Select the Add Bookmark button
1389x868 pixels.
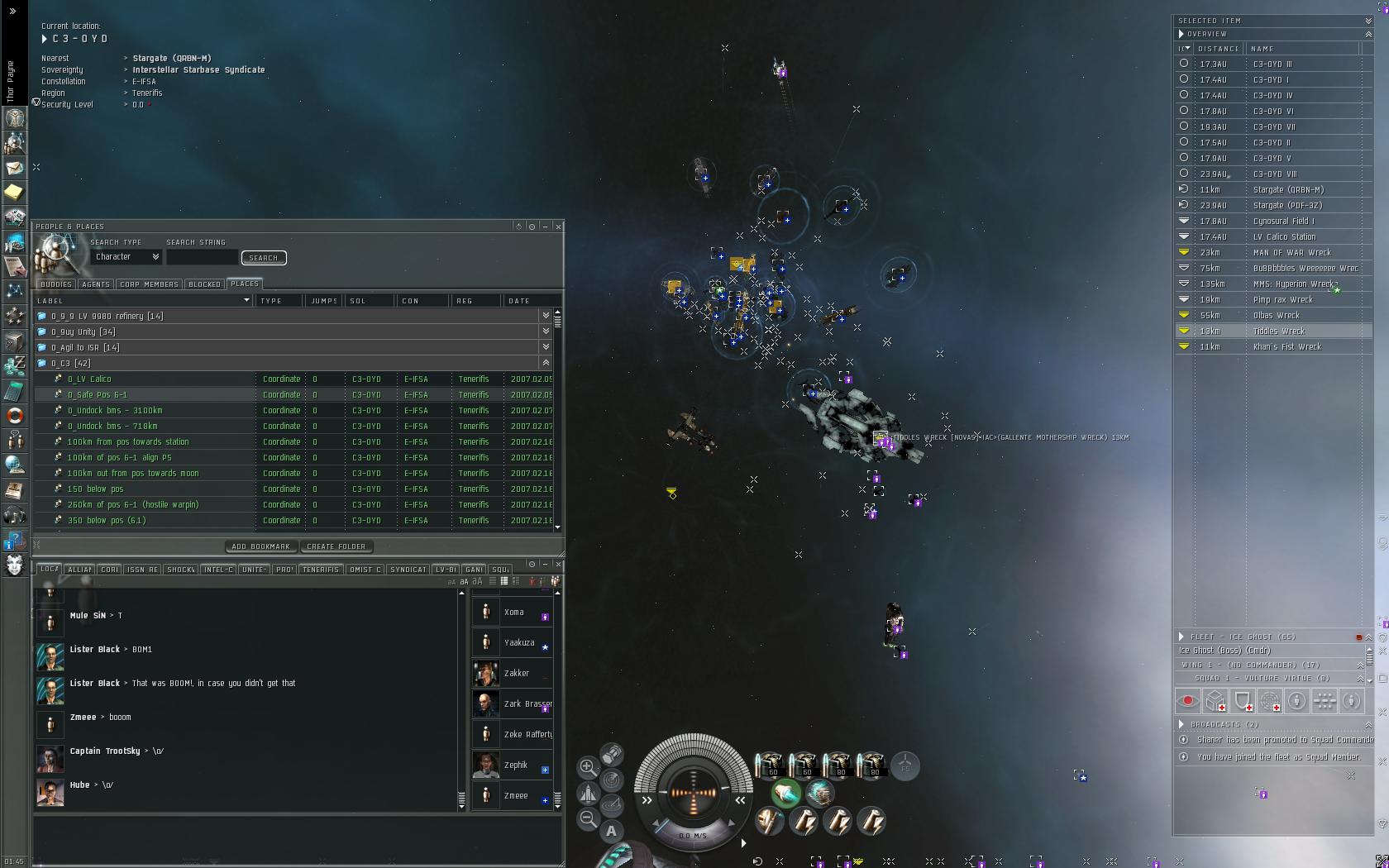click(x=260, y=546)
